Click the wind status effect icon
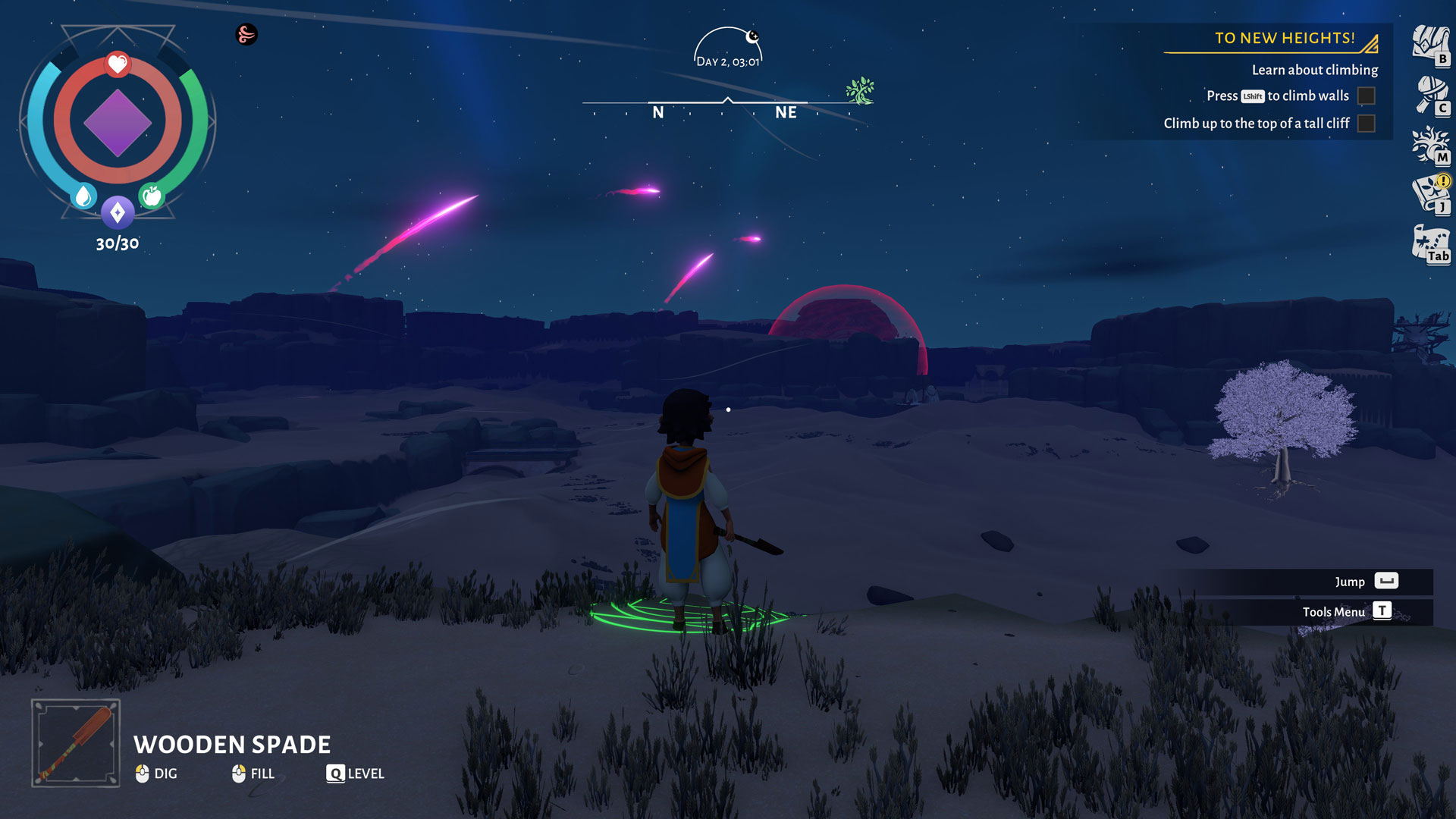 click(246, 34)
